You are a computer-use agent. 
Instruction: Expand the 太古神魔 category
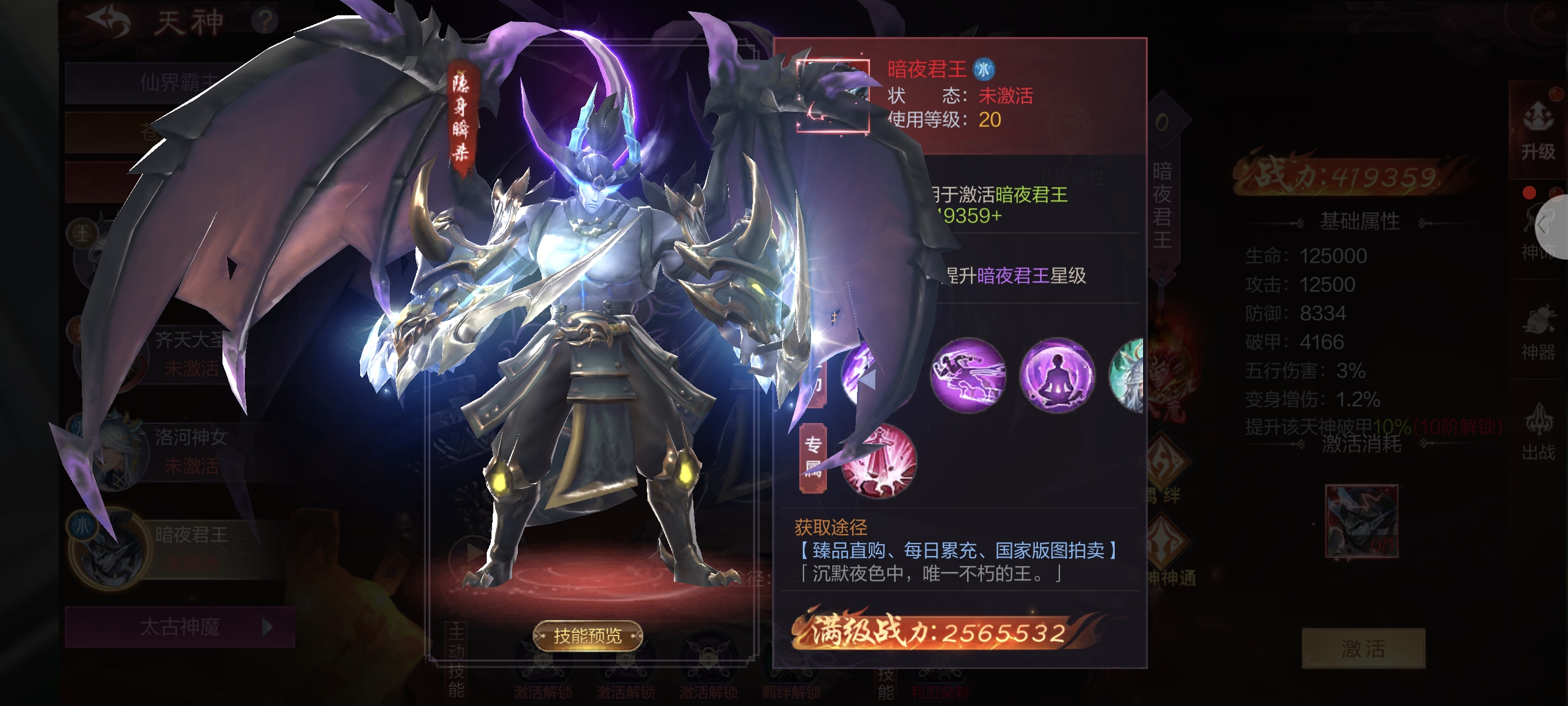(180, 627)
